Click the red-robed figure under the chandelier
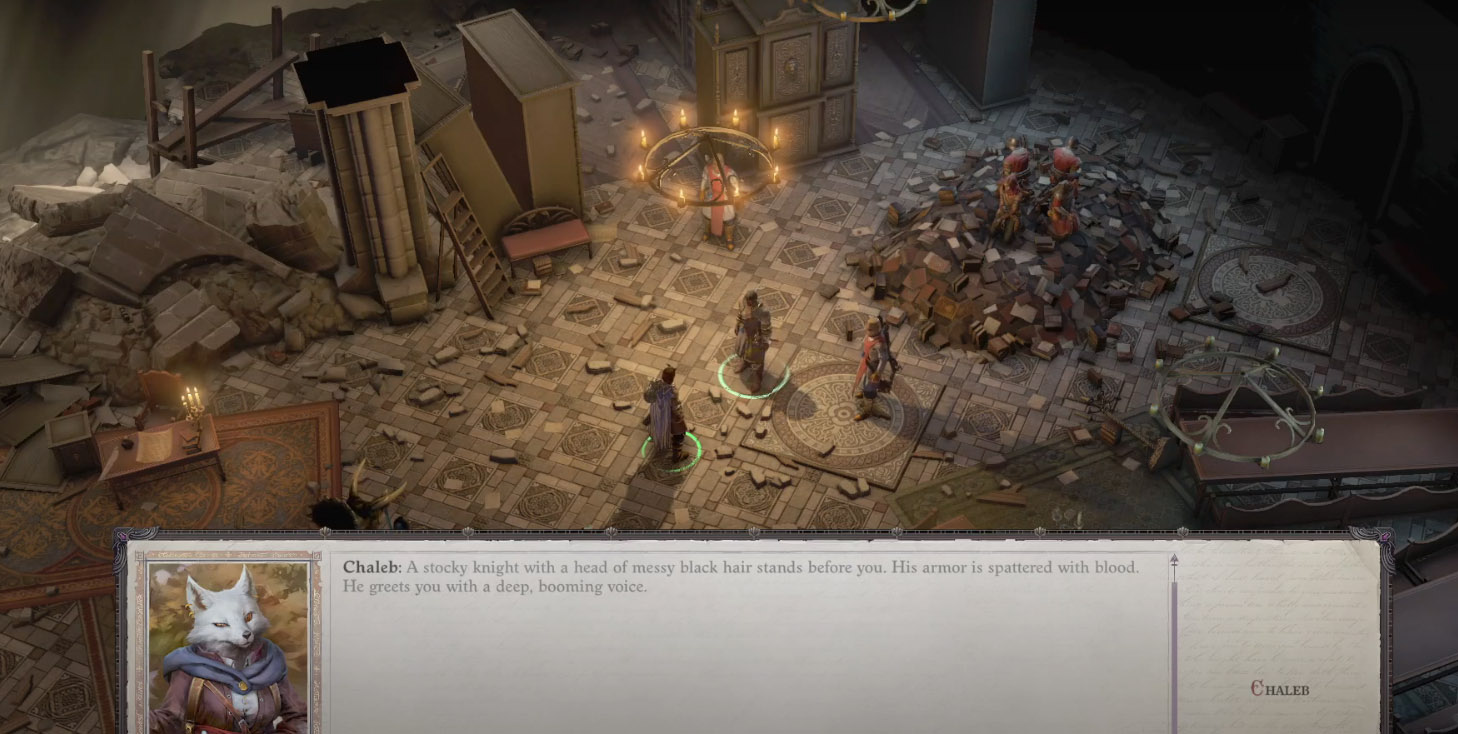This screenshot has height=734, width=1458. click(x=718, y=195)
